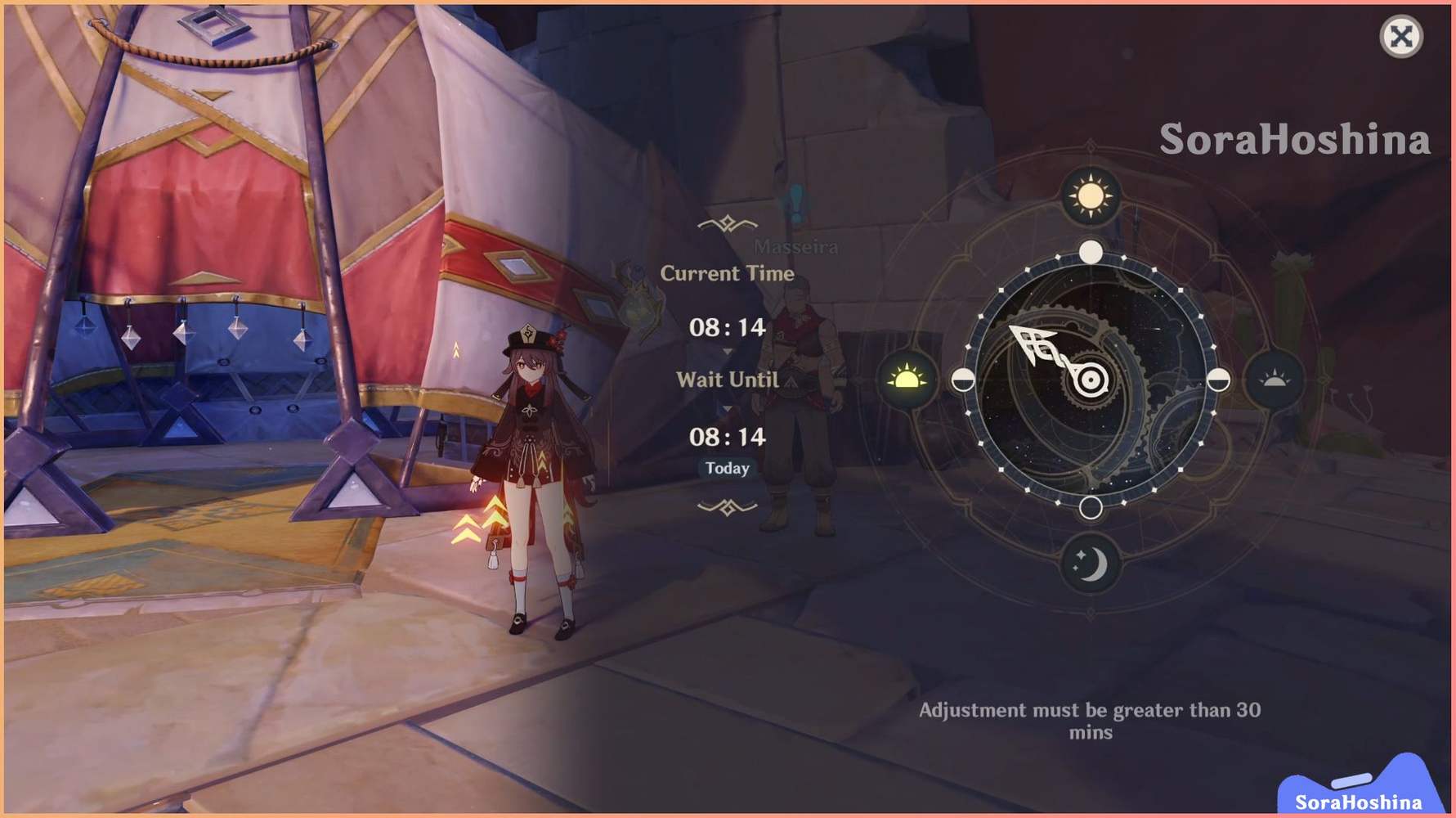Screen dimensions: 1456x818
Task: Close the time adjustment screen
Action: tap(1400, 36)
